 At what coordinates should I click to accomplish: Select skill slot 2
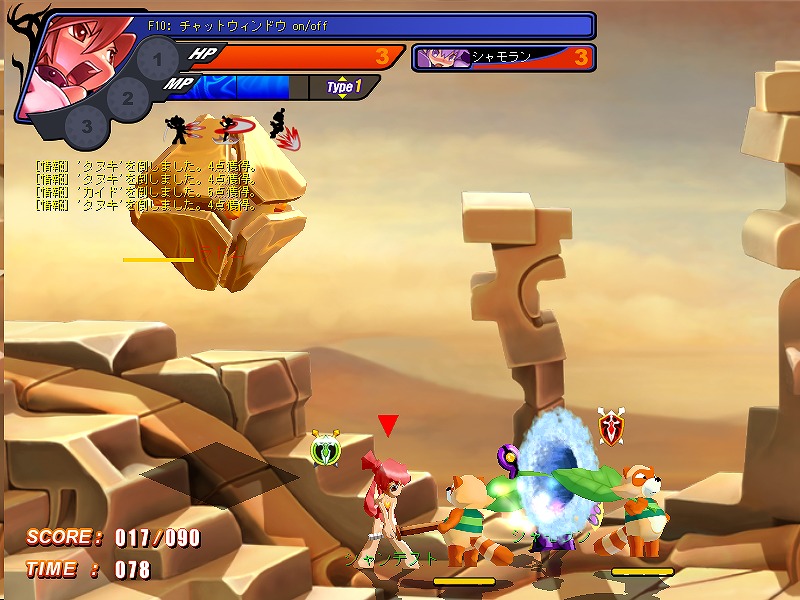(127, 97)
